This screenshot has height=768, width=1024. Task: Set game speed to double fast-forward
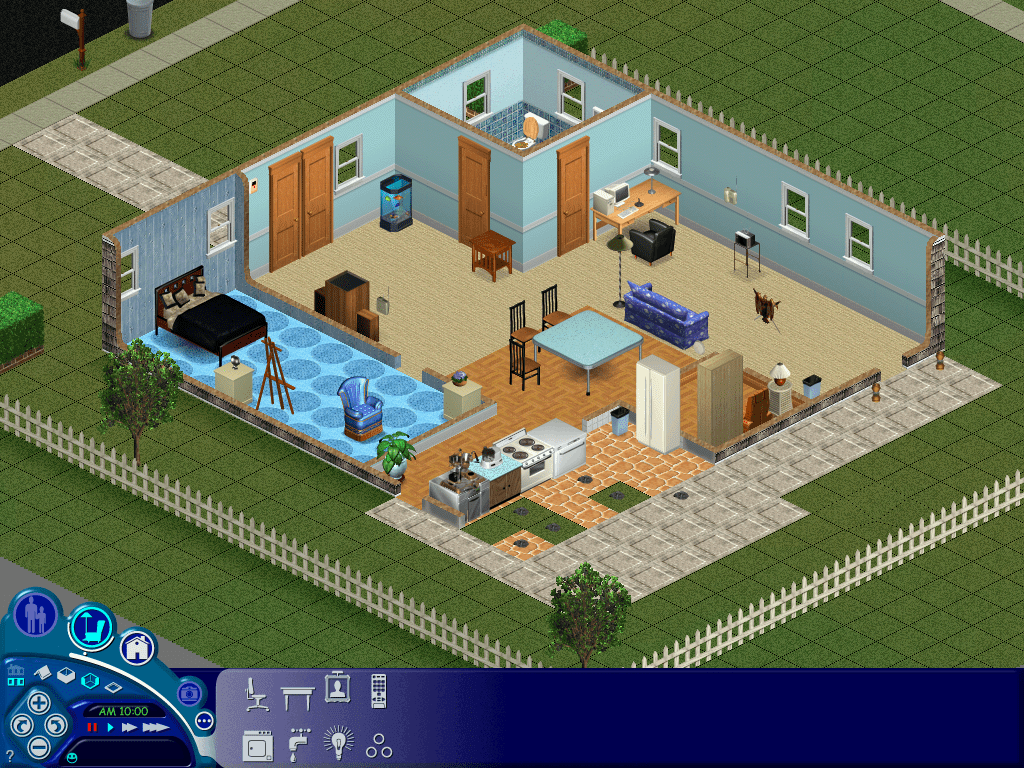(x=128, y=727)
